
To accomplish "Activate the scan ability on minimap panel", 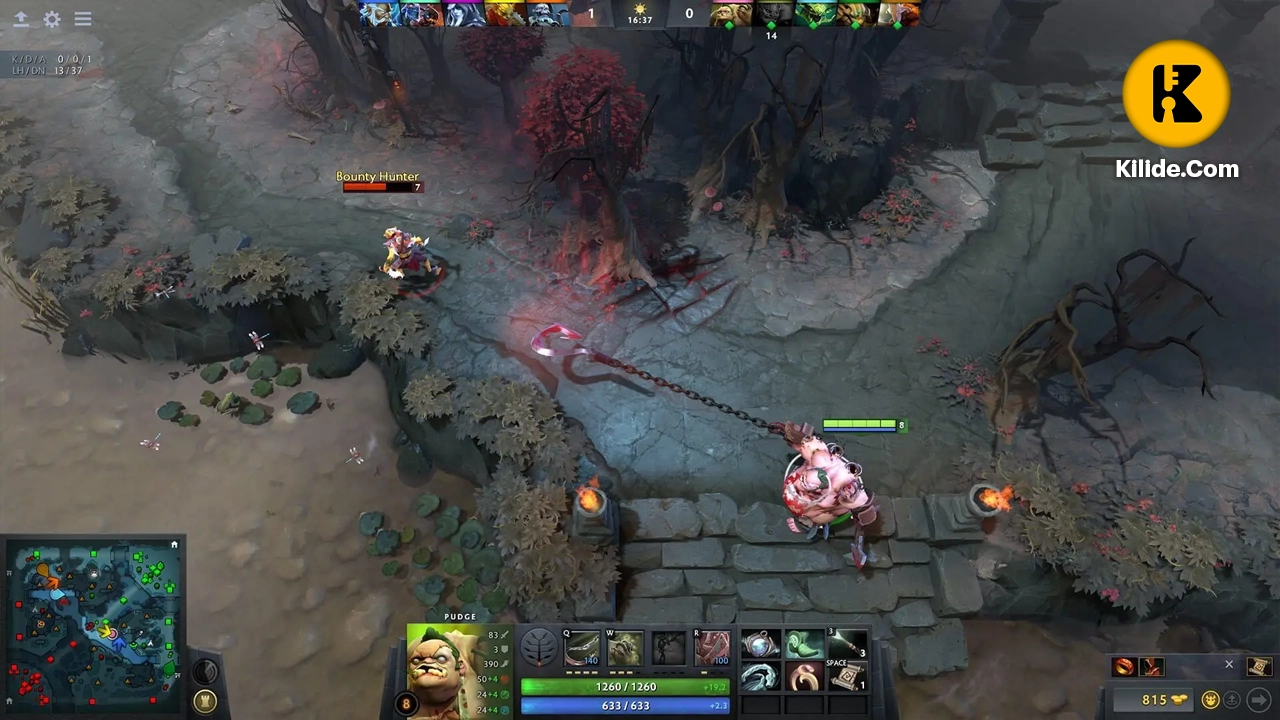I will pos(203,671).
